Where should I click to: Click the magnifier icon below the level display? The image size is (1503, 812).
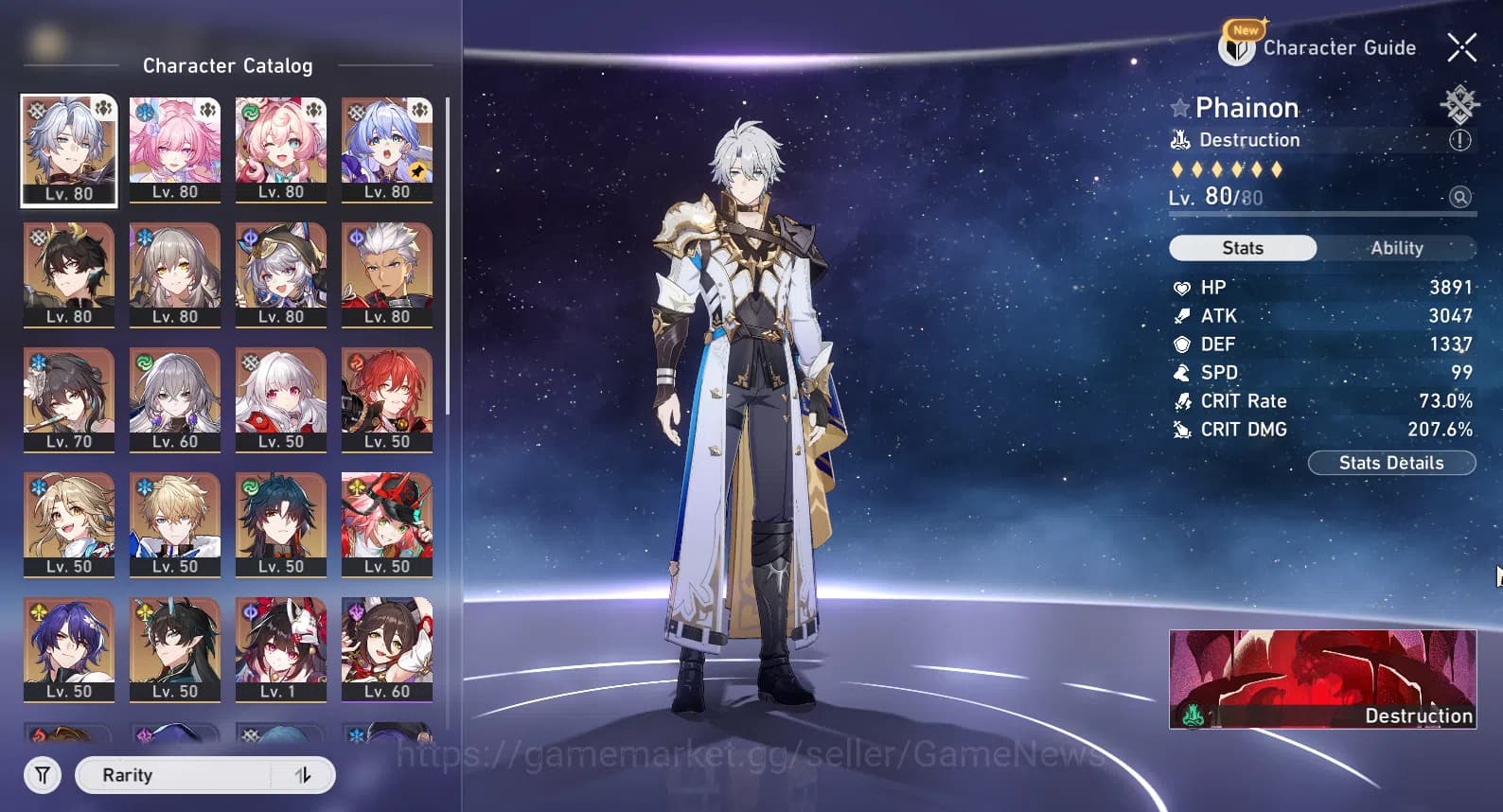tap(1460, 197)
